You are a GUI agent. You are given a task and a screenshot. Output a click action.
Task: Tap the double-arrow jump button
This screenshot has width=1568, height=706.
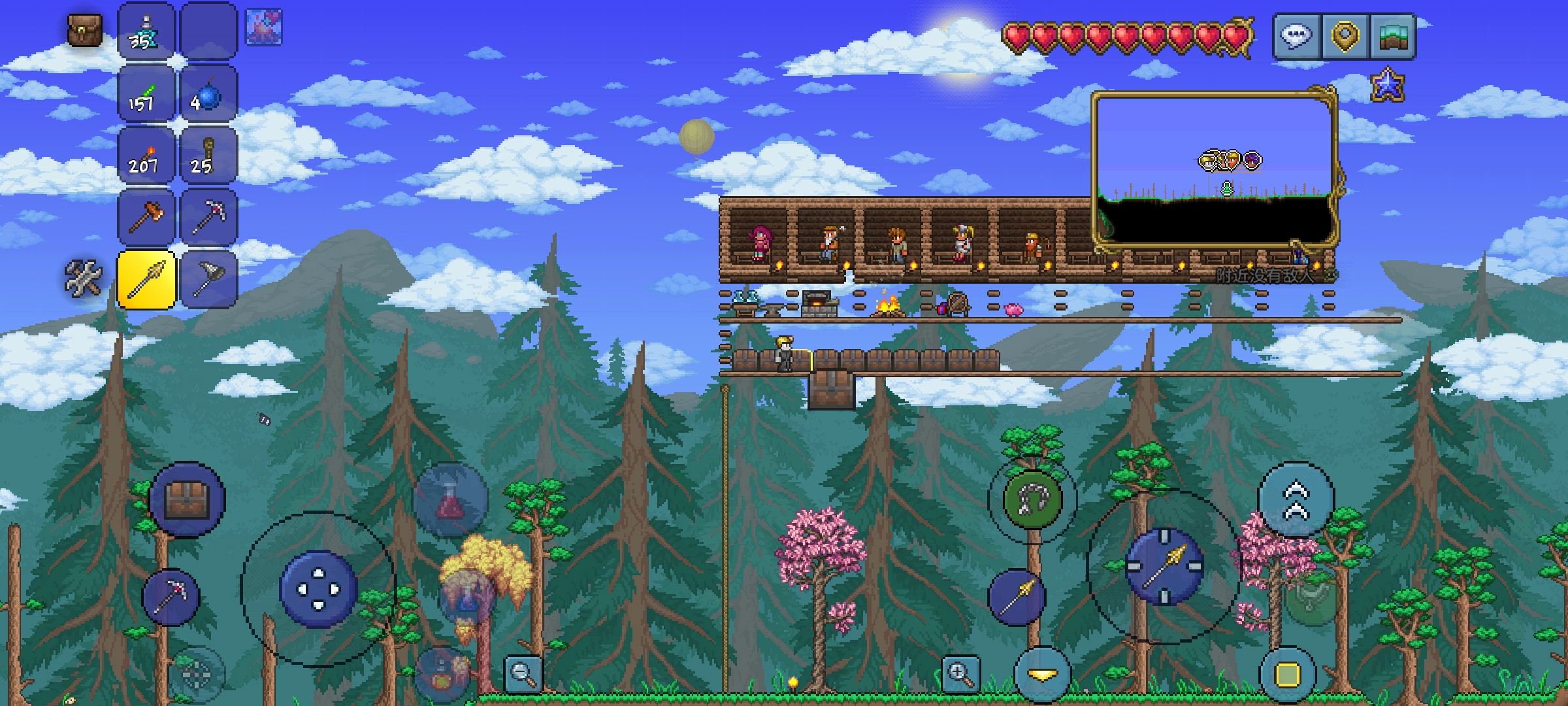(1296, 500)
